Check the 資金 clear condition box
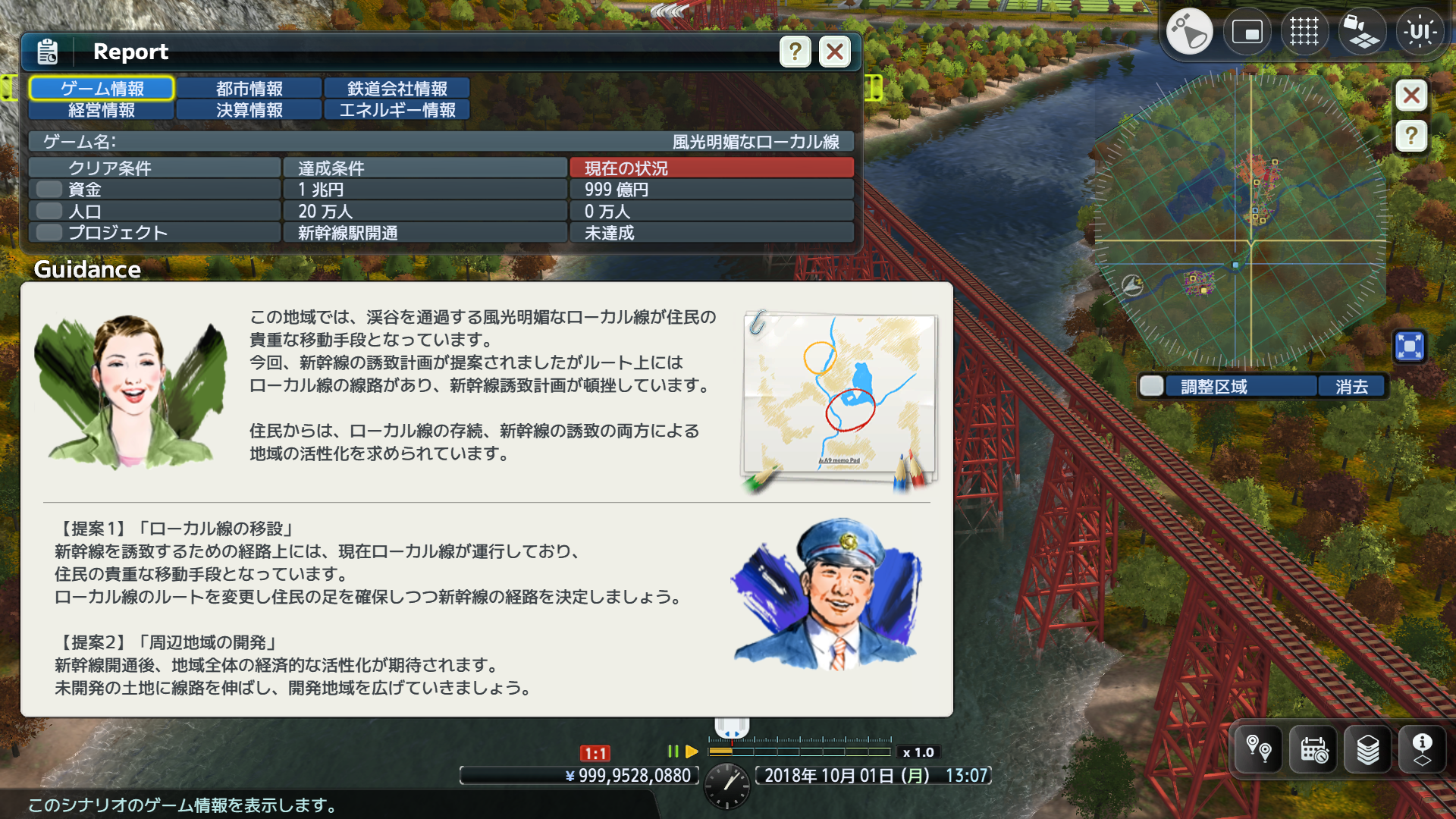This screenshot has height=819, width=1456. (x=48, y=190)
